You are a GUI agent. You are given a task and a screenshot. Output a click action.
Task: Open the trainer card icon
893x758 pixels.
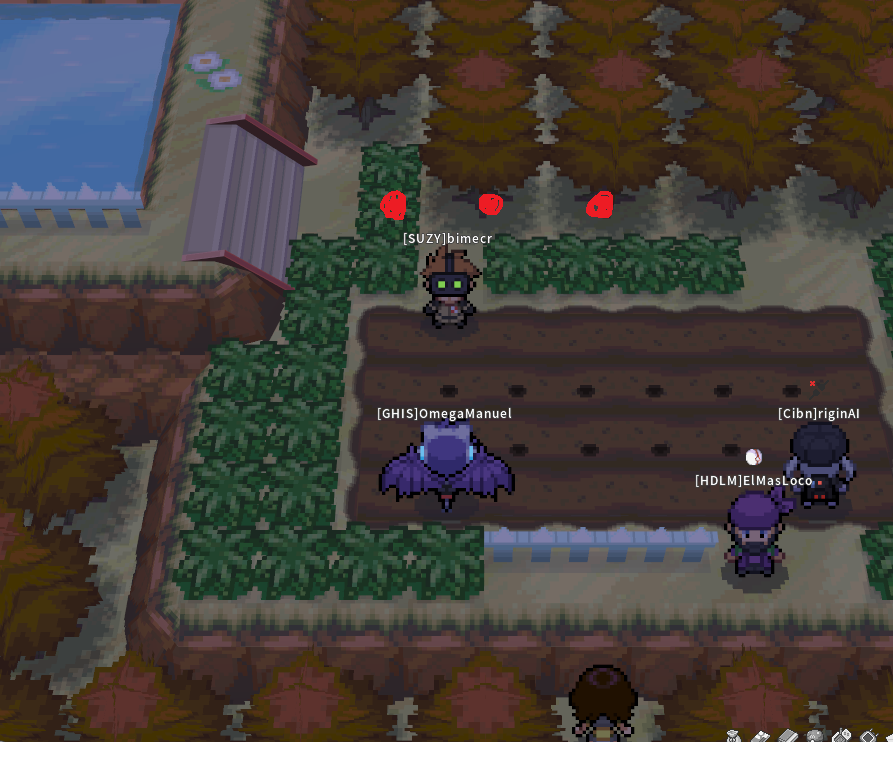[x=760, y=737]
